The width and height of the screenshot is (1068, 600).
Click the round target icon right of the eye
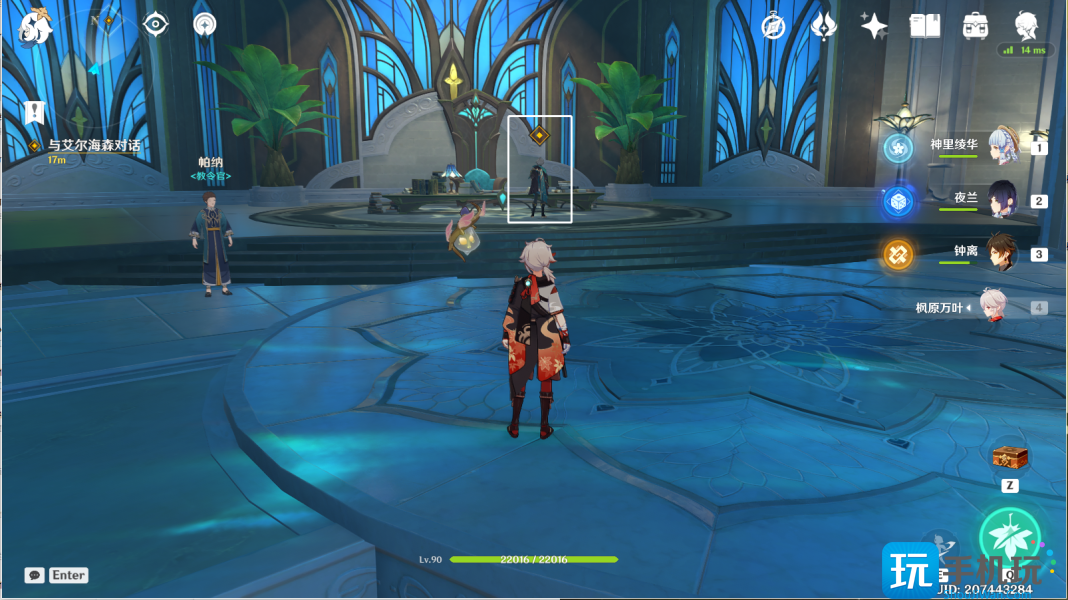(205, 25)
